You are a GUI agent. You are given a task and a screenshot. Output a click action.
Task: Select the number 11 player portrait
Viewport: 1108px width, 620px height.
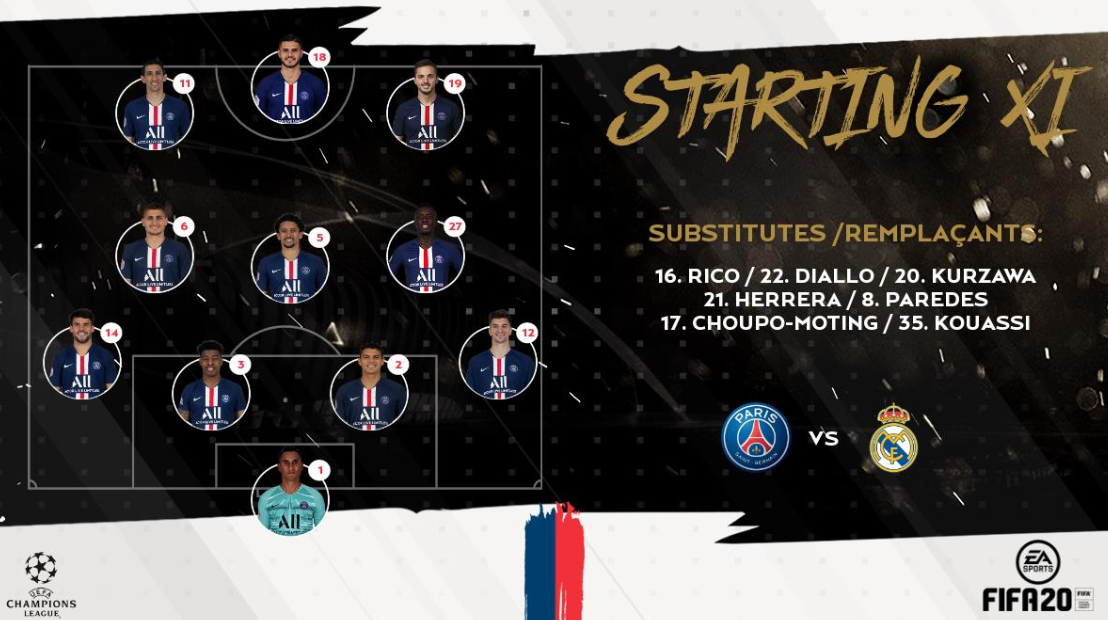click(x=155, y=110)
